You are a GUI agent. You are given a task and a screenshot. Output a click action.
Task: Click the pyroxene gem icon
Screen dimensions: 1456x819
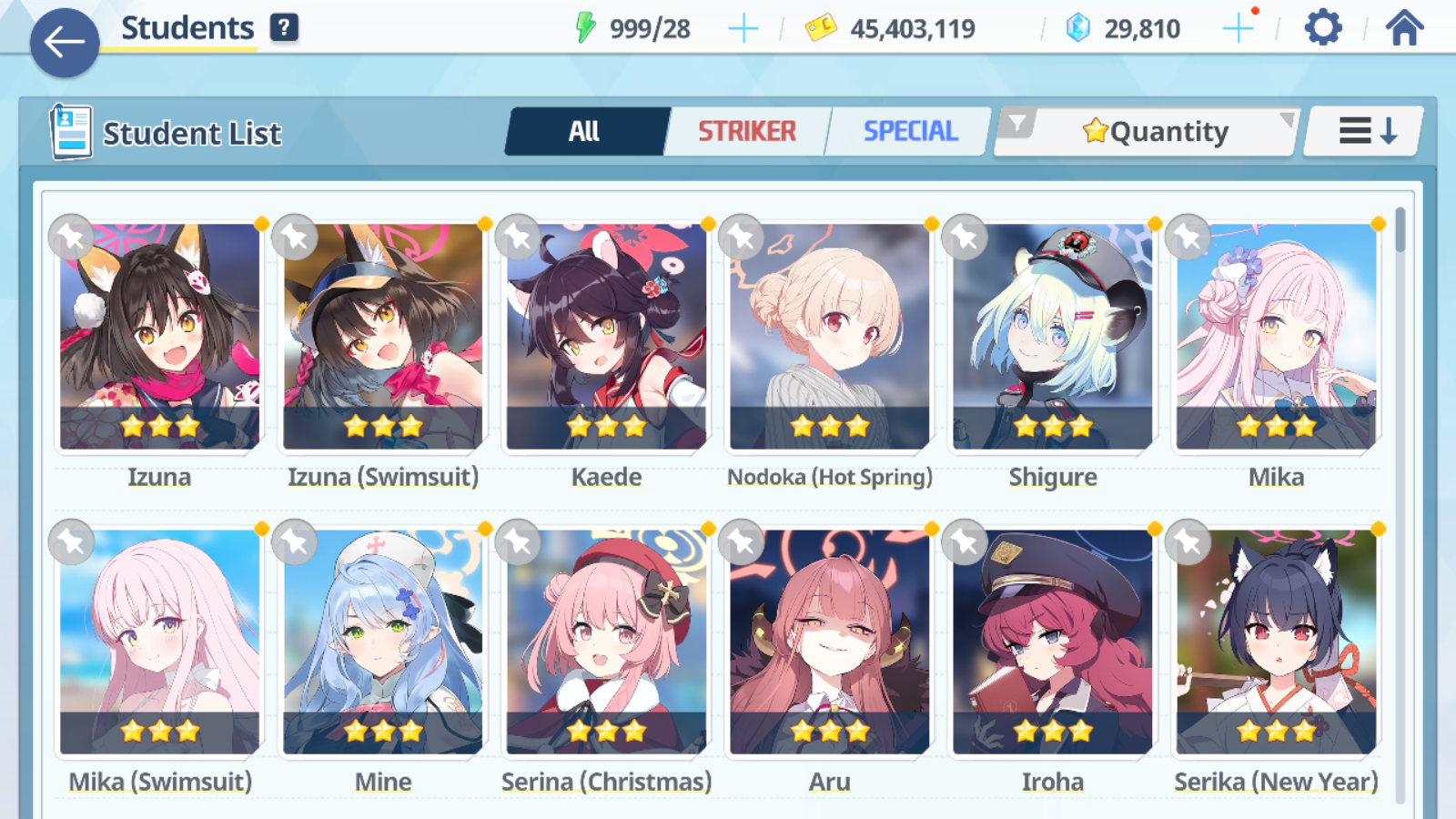tap(1078, 27)
